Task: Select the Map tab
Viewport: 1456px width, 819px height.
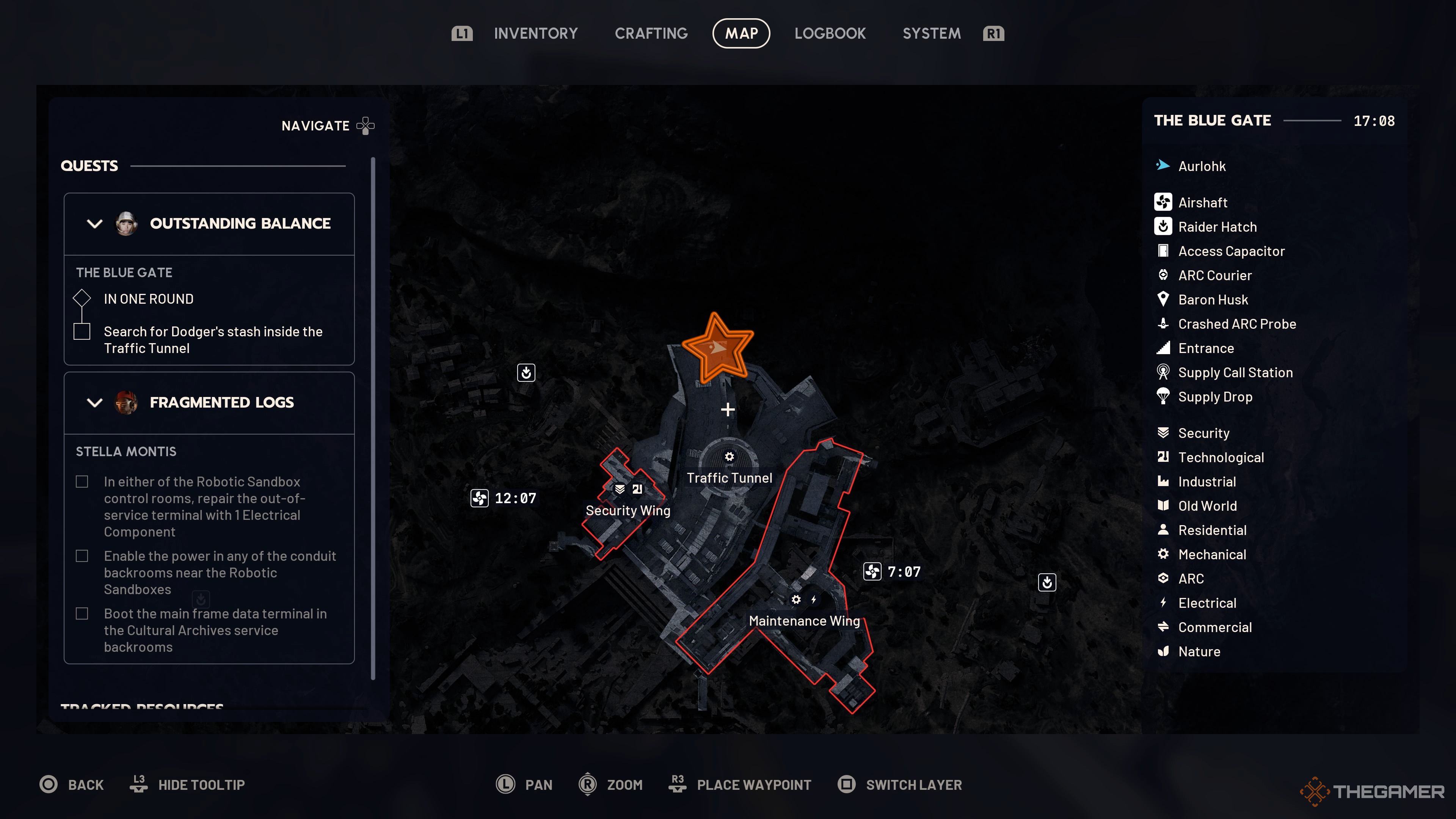Action: (x=741, y=33)
